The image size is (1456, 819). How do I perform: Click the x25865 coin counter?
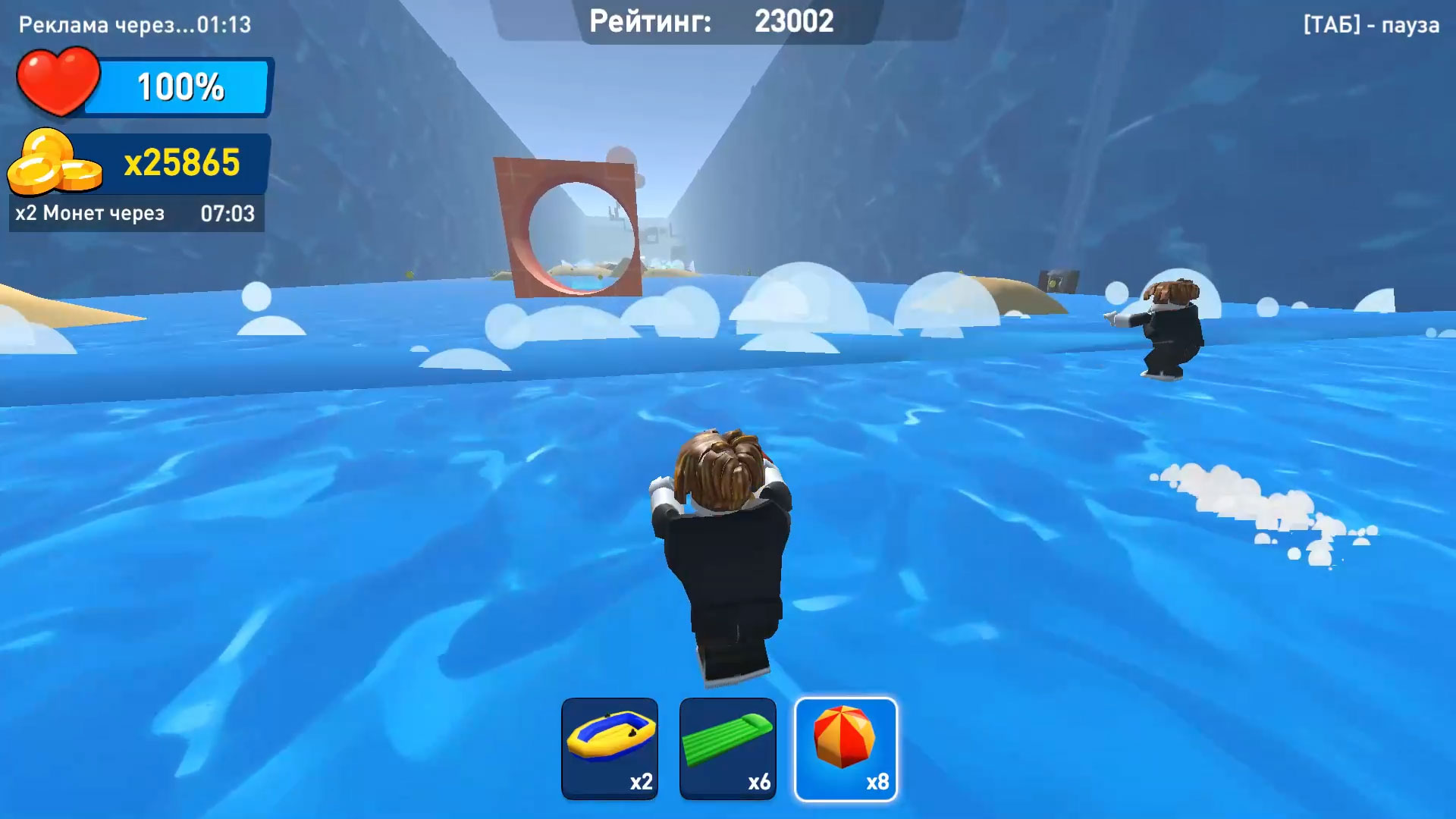click(184, 161)
